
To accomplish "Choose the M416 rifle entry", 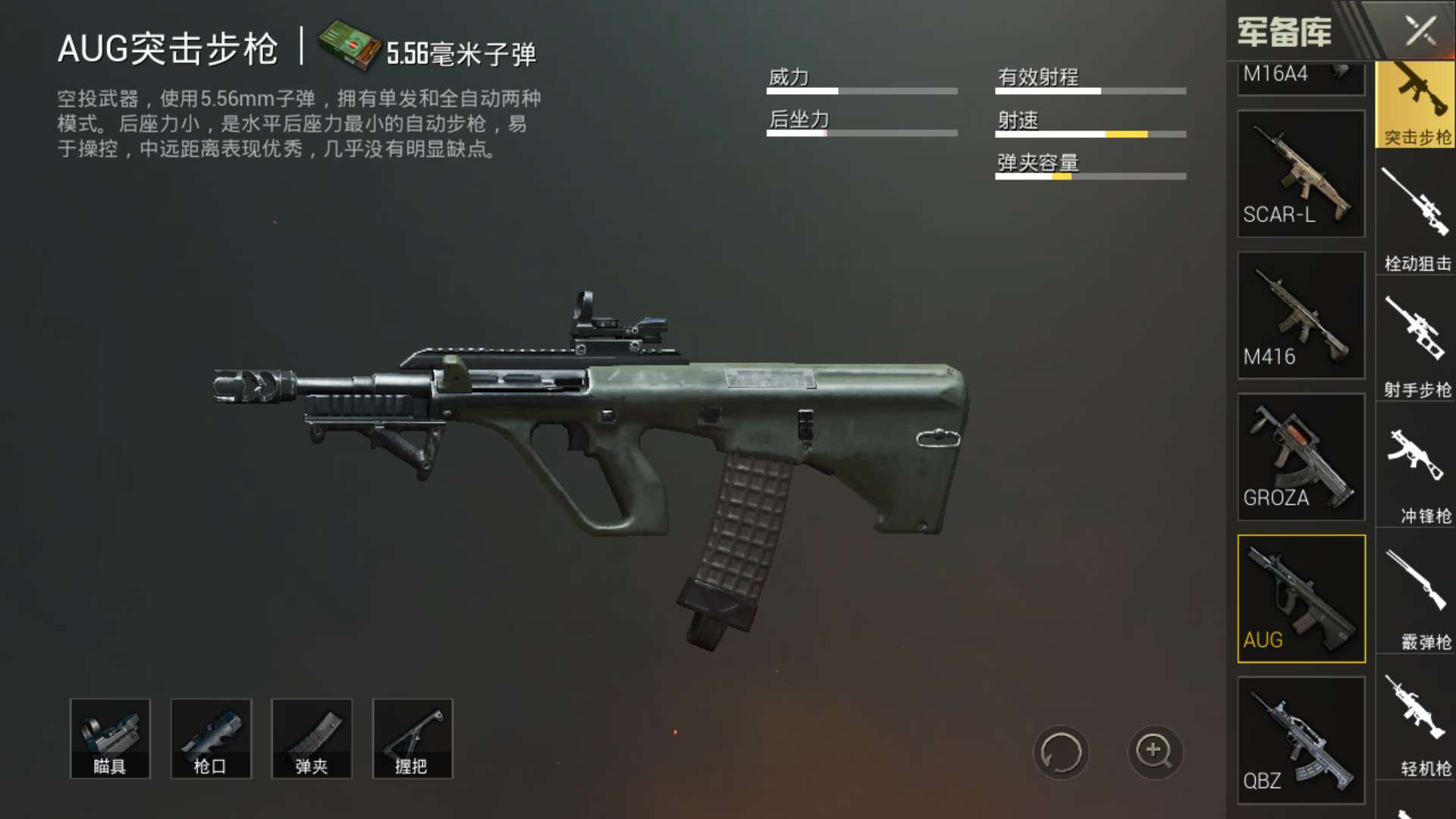I will click(x=1301, y=315).
